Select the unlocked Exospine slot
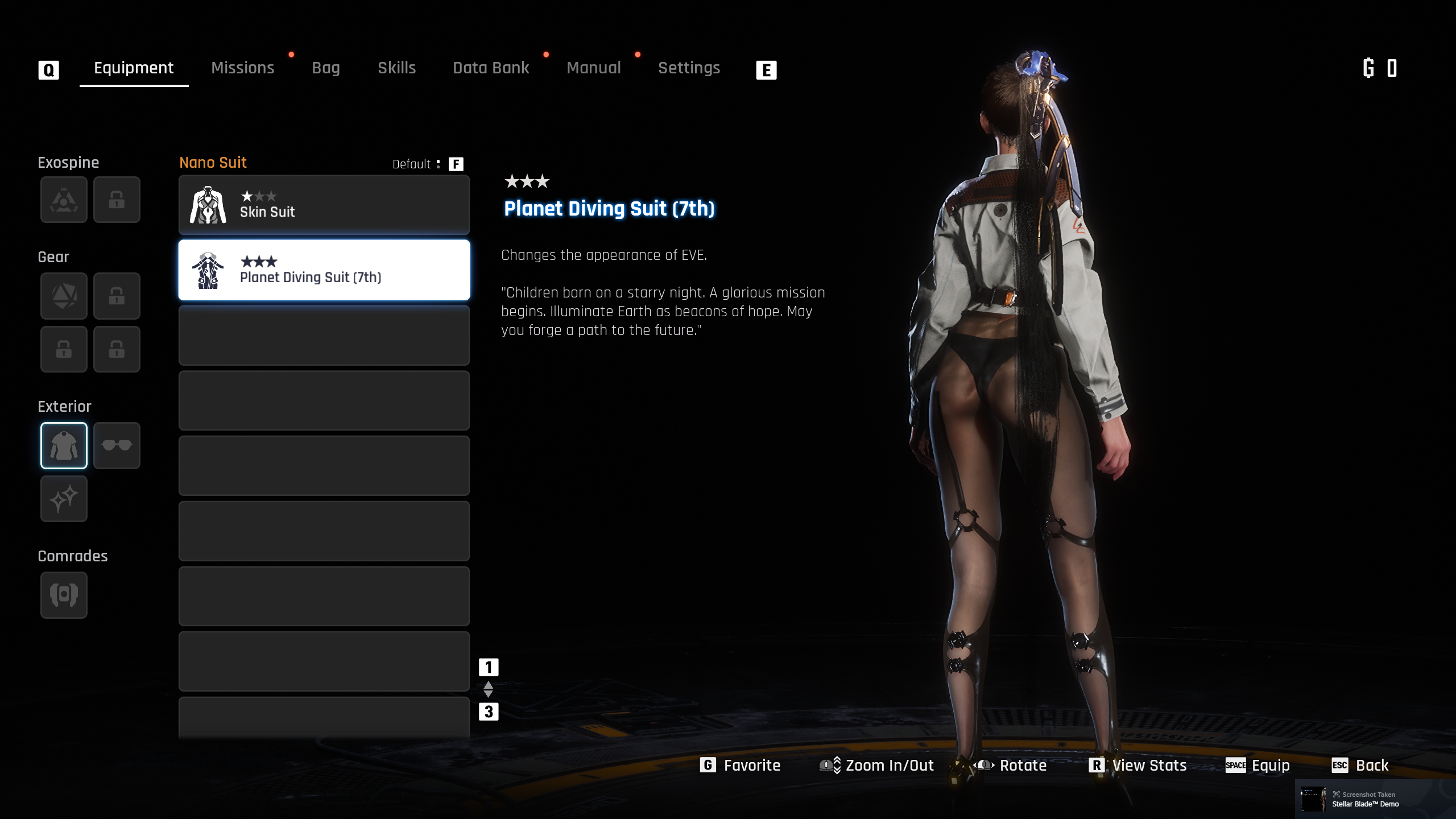 point(64,200)
